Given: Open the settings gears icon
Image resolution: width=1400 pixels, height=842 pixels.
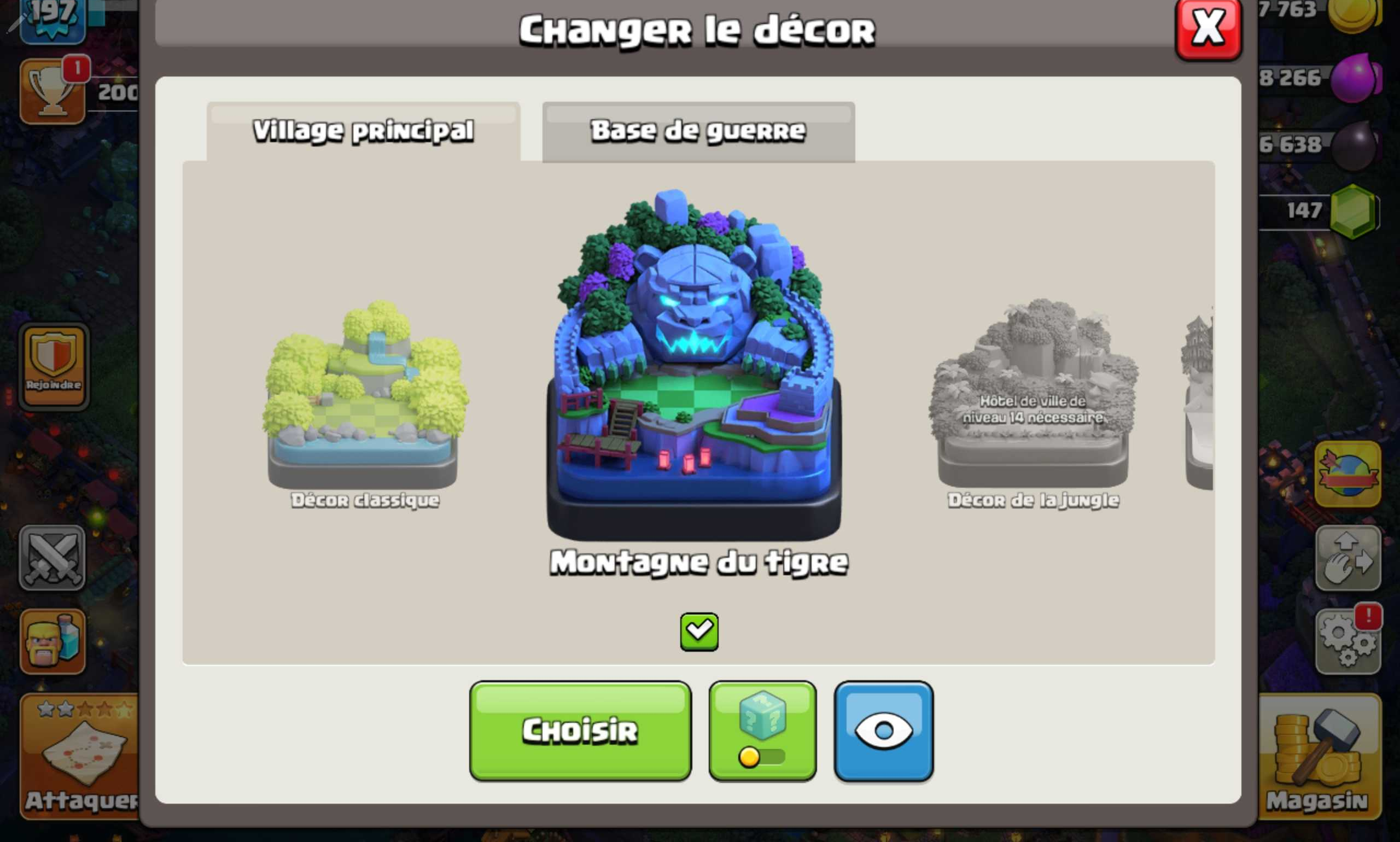Looking at the screenshot, I should tap(1349, 642).
